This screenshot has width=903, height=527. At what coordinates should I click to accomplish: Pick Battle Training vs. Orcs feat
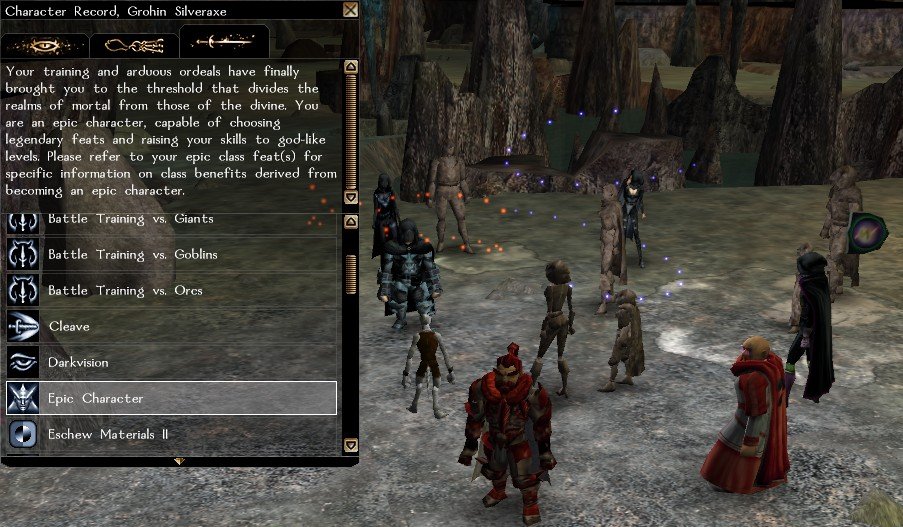coord(170,291)
